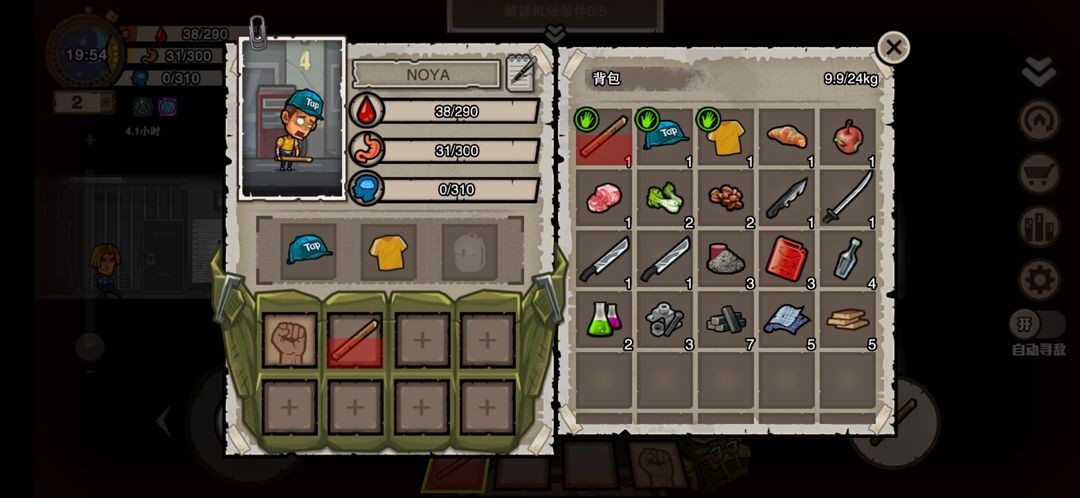
Task: Choose the raw meat in the backpack
Action: 603,198
